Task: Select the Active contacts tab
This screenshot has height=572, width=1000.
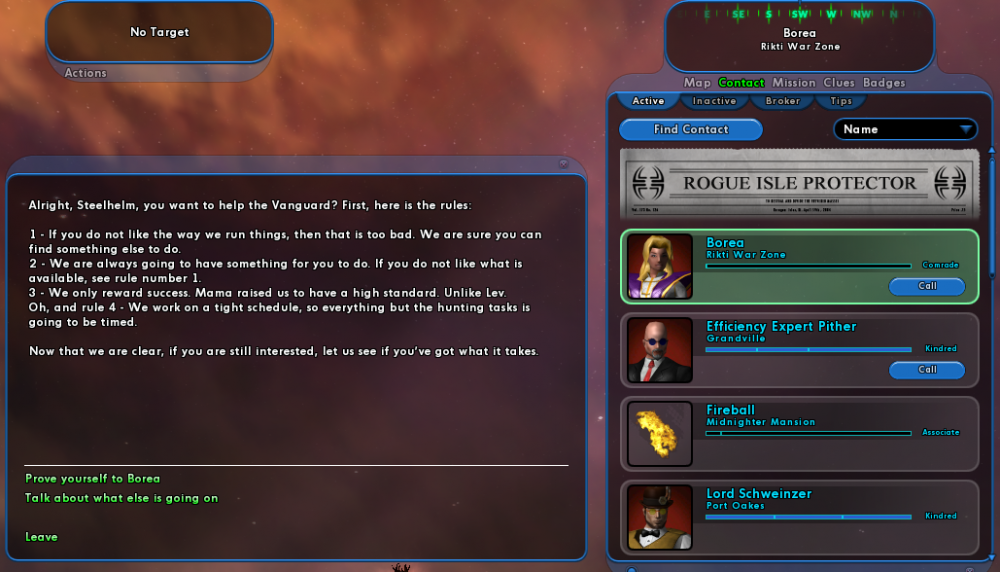Action: coord(648,101)
